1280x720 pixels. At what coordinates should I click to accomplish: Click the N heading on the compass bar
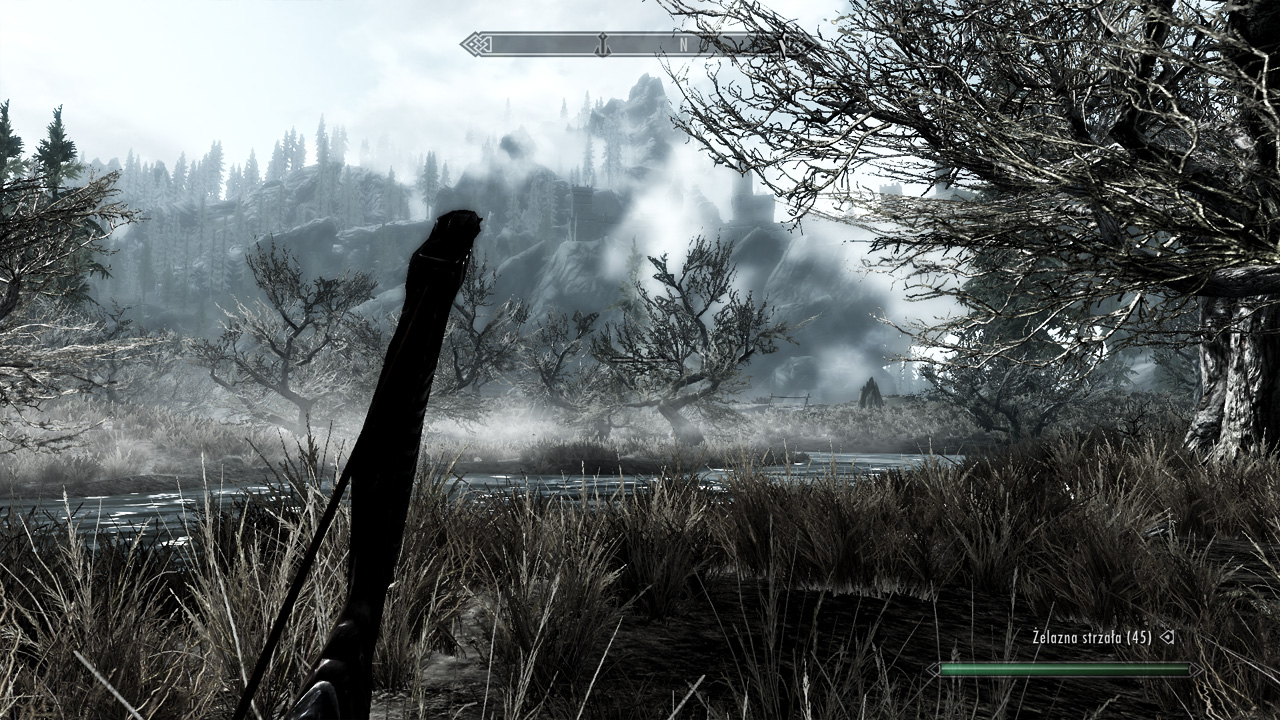684,44
